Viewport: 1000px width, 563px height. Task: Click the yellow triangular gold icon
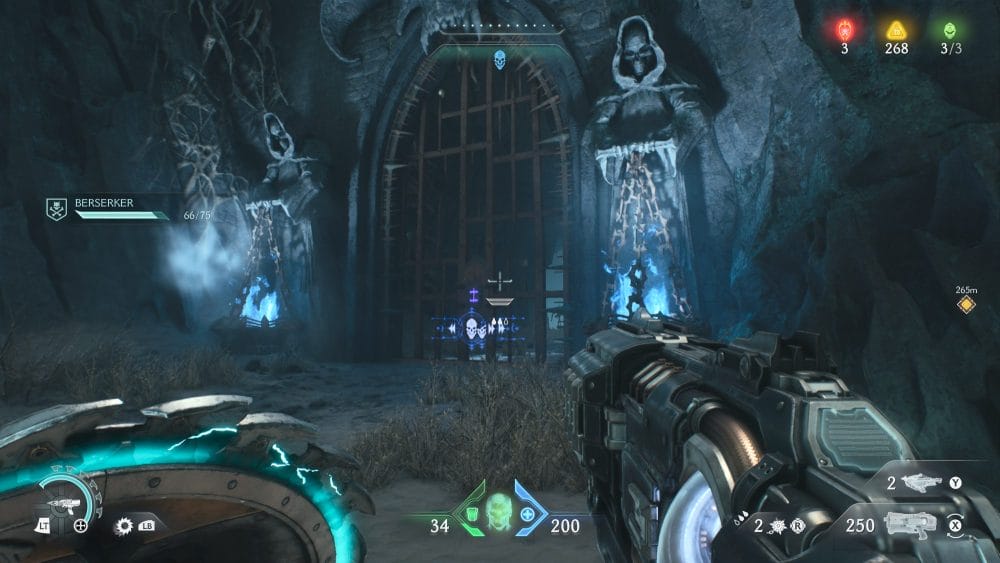895,30
